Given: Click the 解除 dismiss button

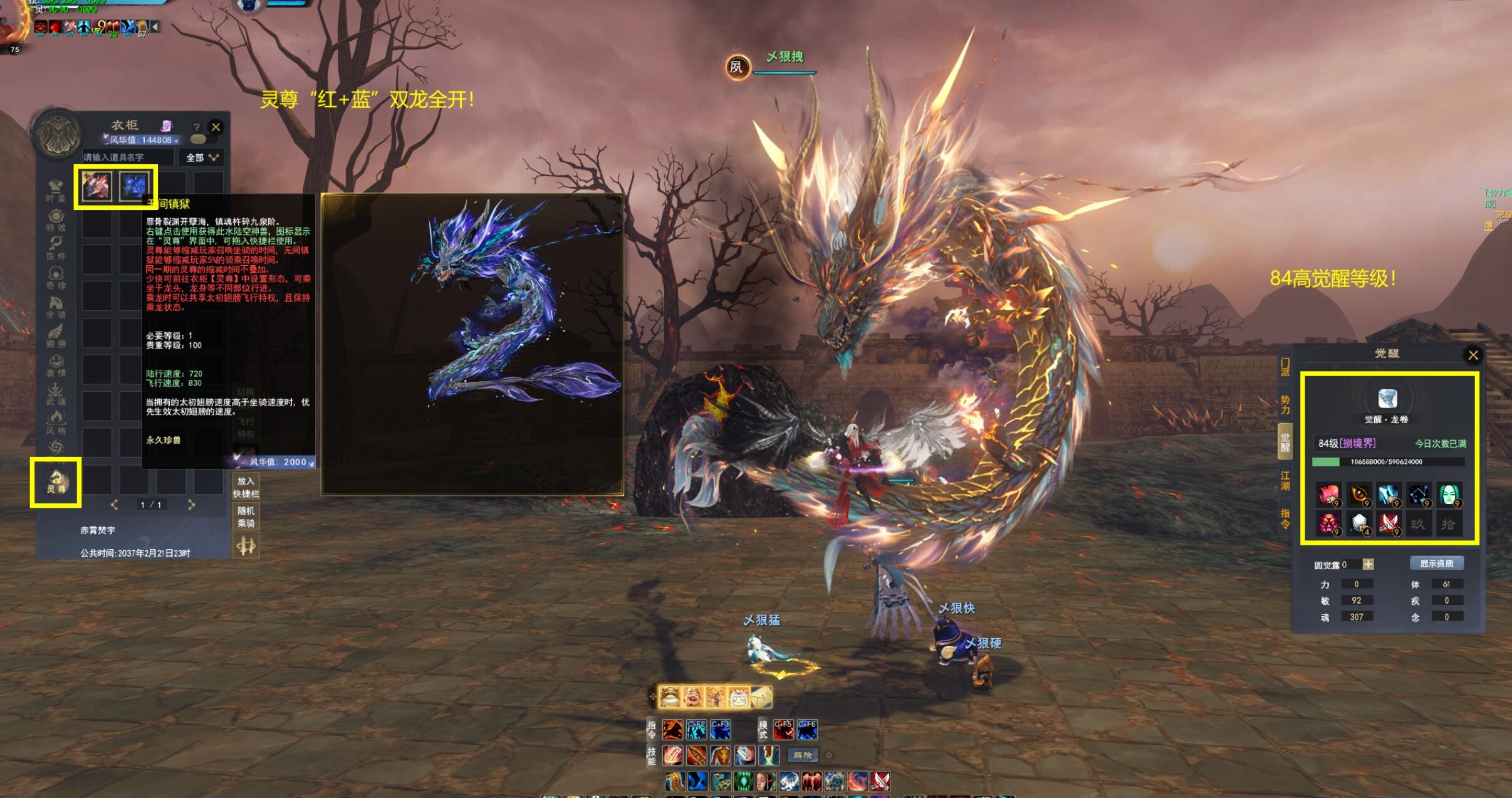Looking at the screenshot, I should [803, 755].
